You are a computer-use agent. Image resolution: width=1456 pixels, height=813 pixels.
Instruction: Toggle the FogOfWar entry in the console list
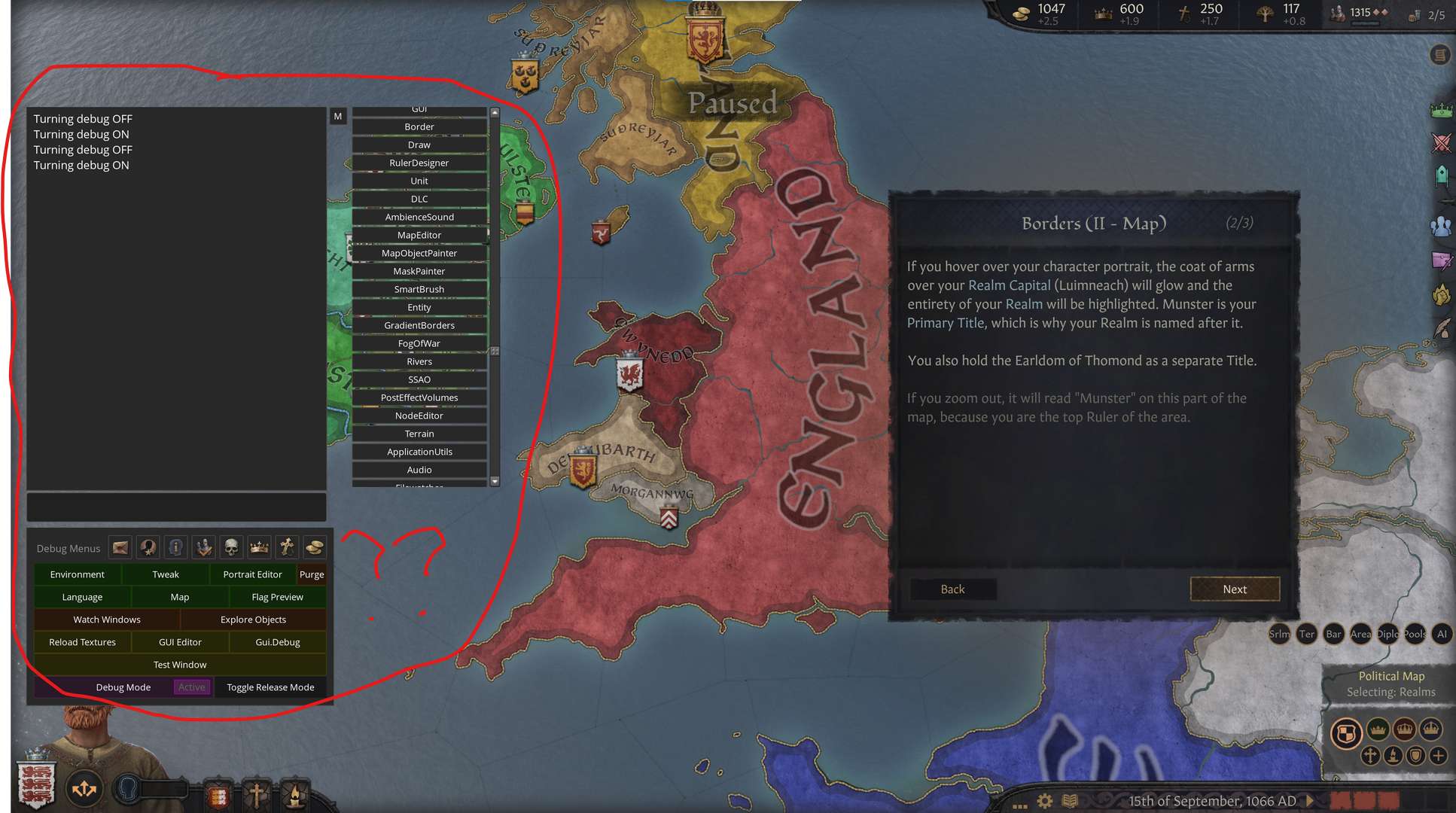click(419, 343)
